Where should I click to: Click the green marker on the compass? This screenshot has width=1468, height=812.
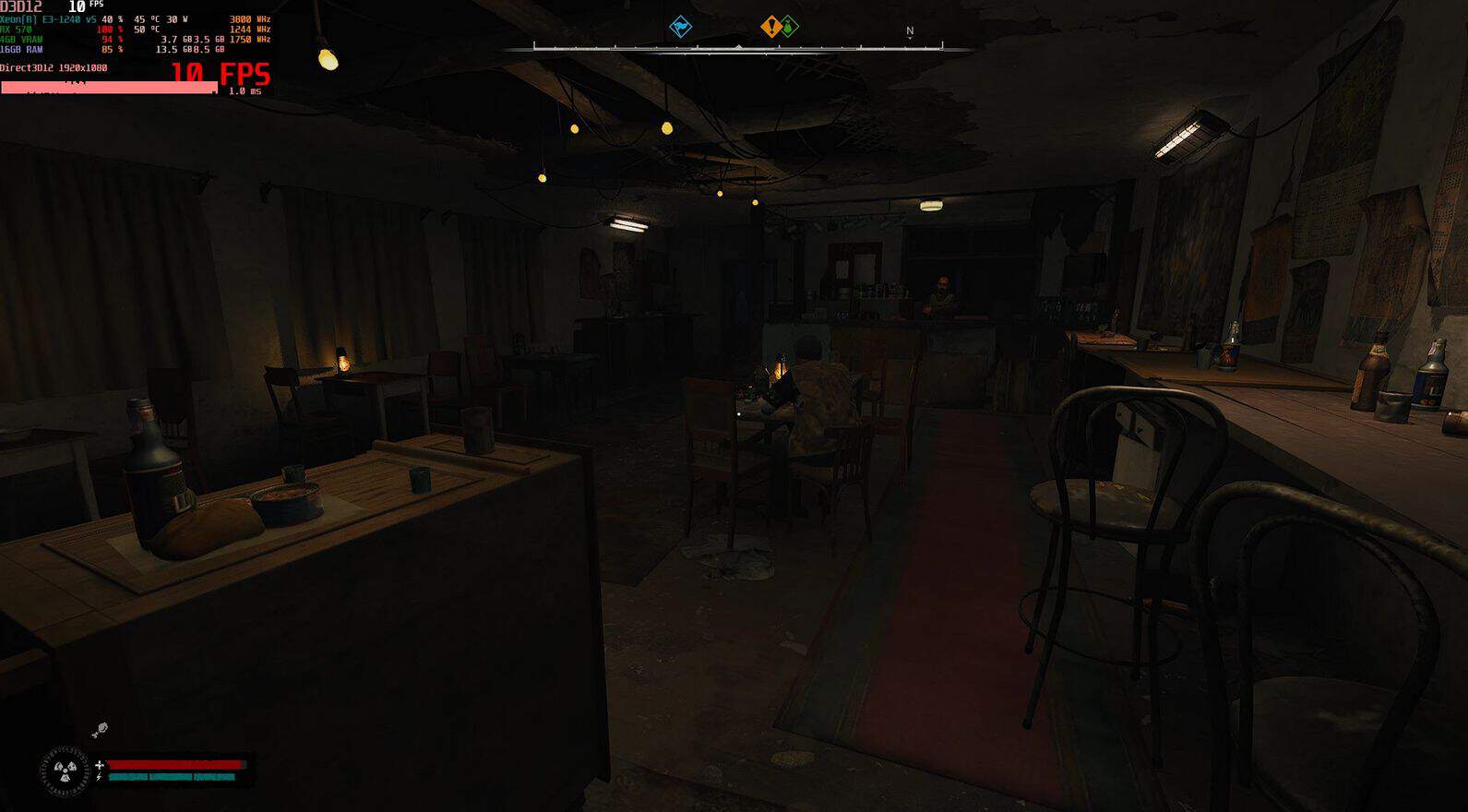[790, 27]
